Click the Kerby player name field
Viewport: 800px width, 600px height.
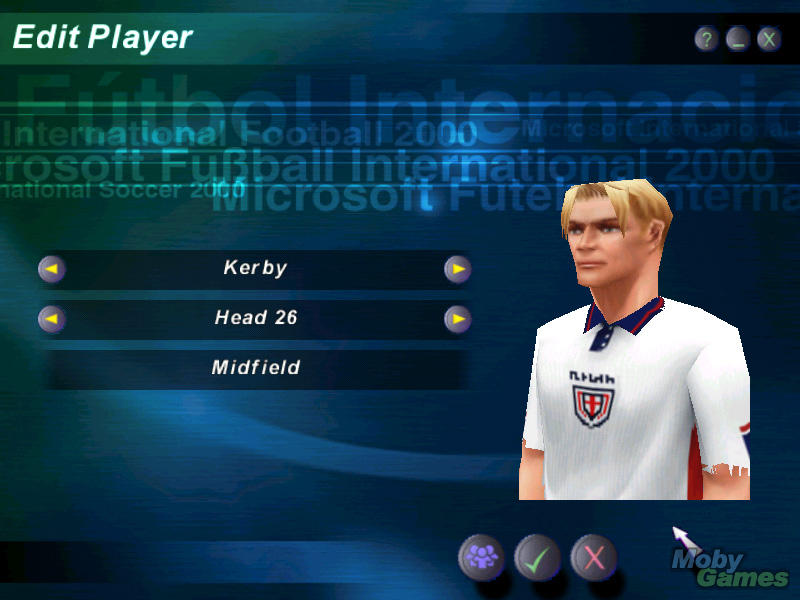tap(255, 269)
